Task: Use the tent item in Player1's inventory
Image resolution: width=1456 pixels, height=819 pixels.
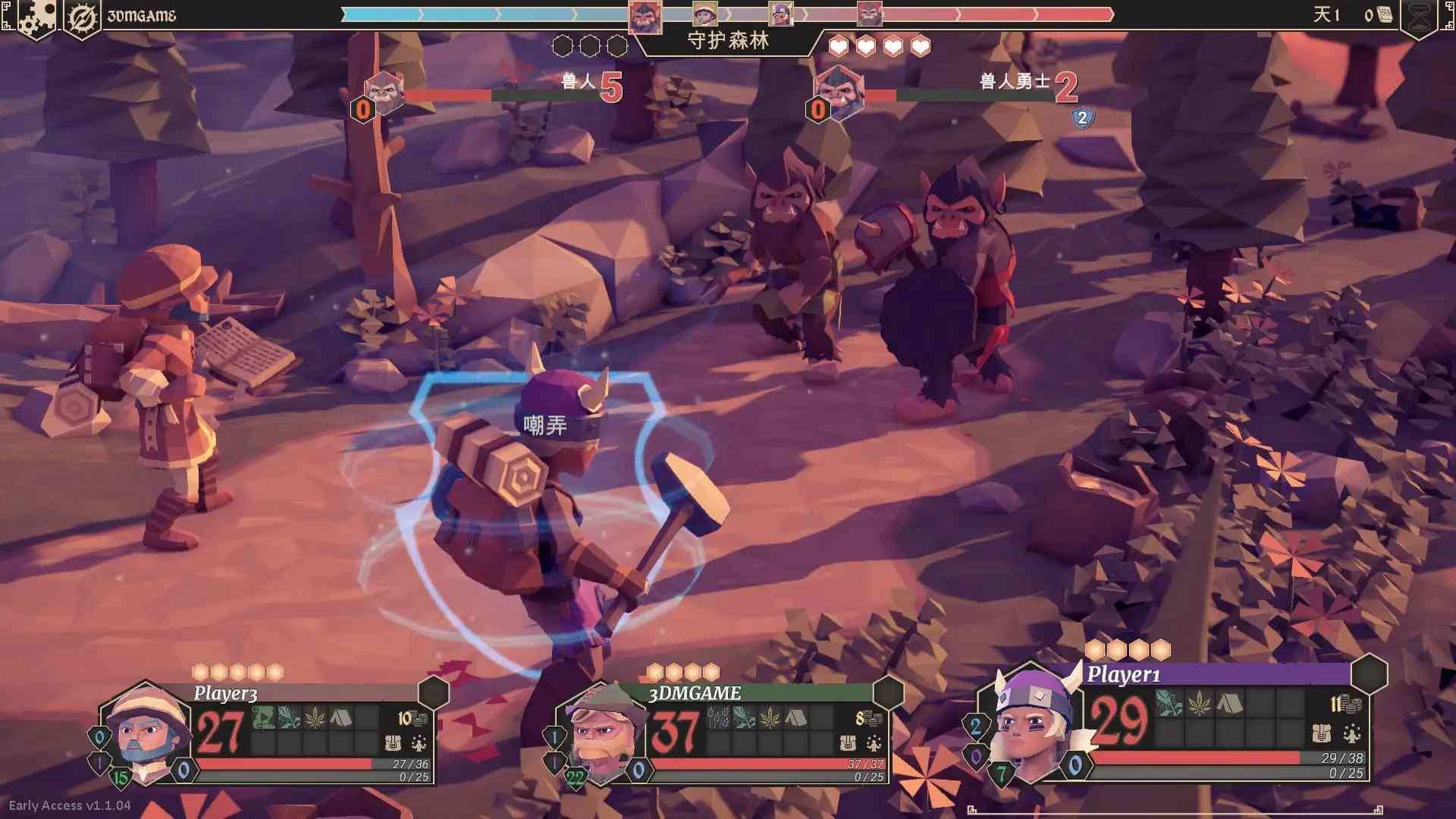Action: [1228, 704]
